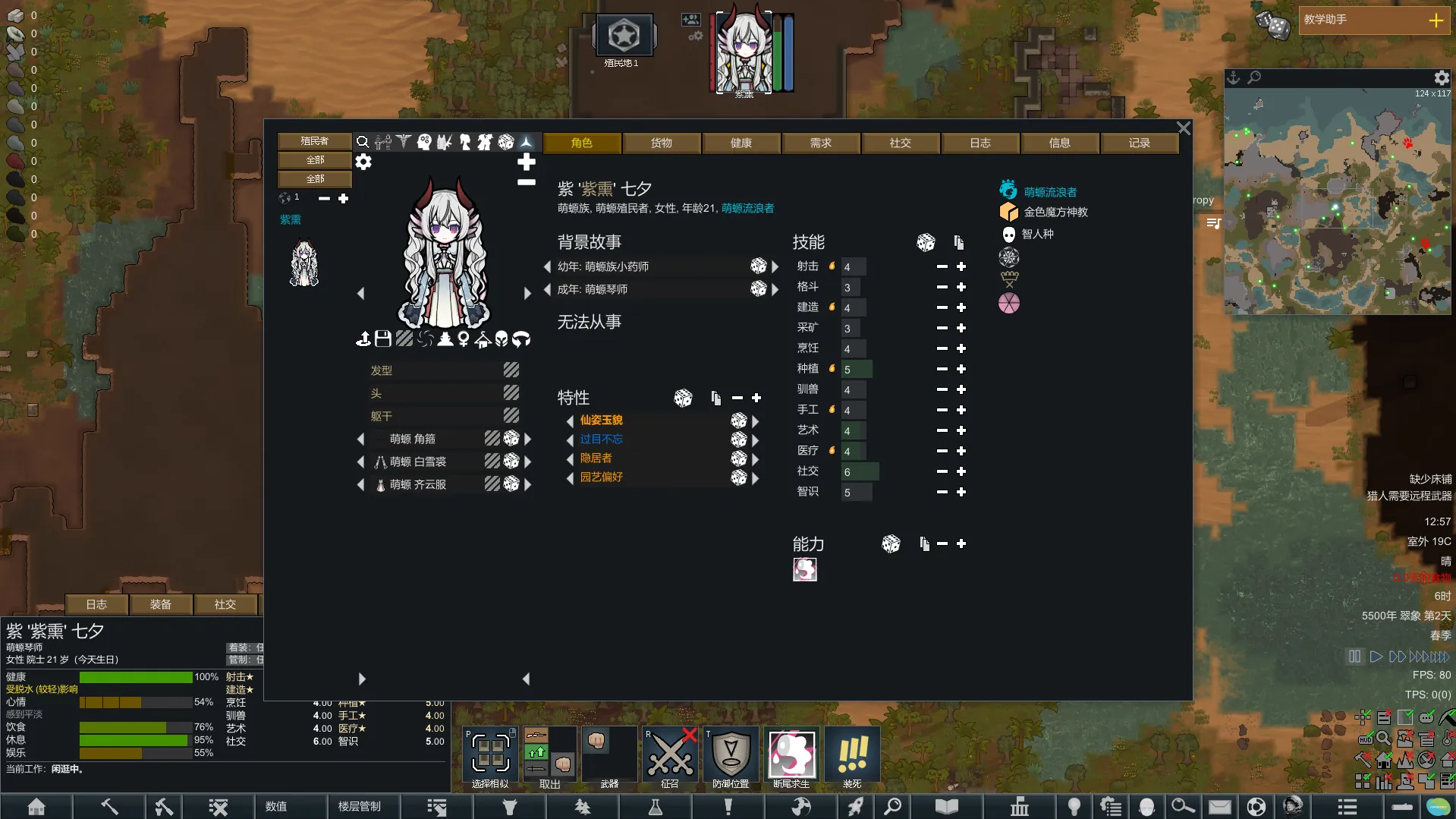Increase the 射击 skill level
This screenshot has width=1456, height=819.
[961, 267]
